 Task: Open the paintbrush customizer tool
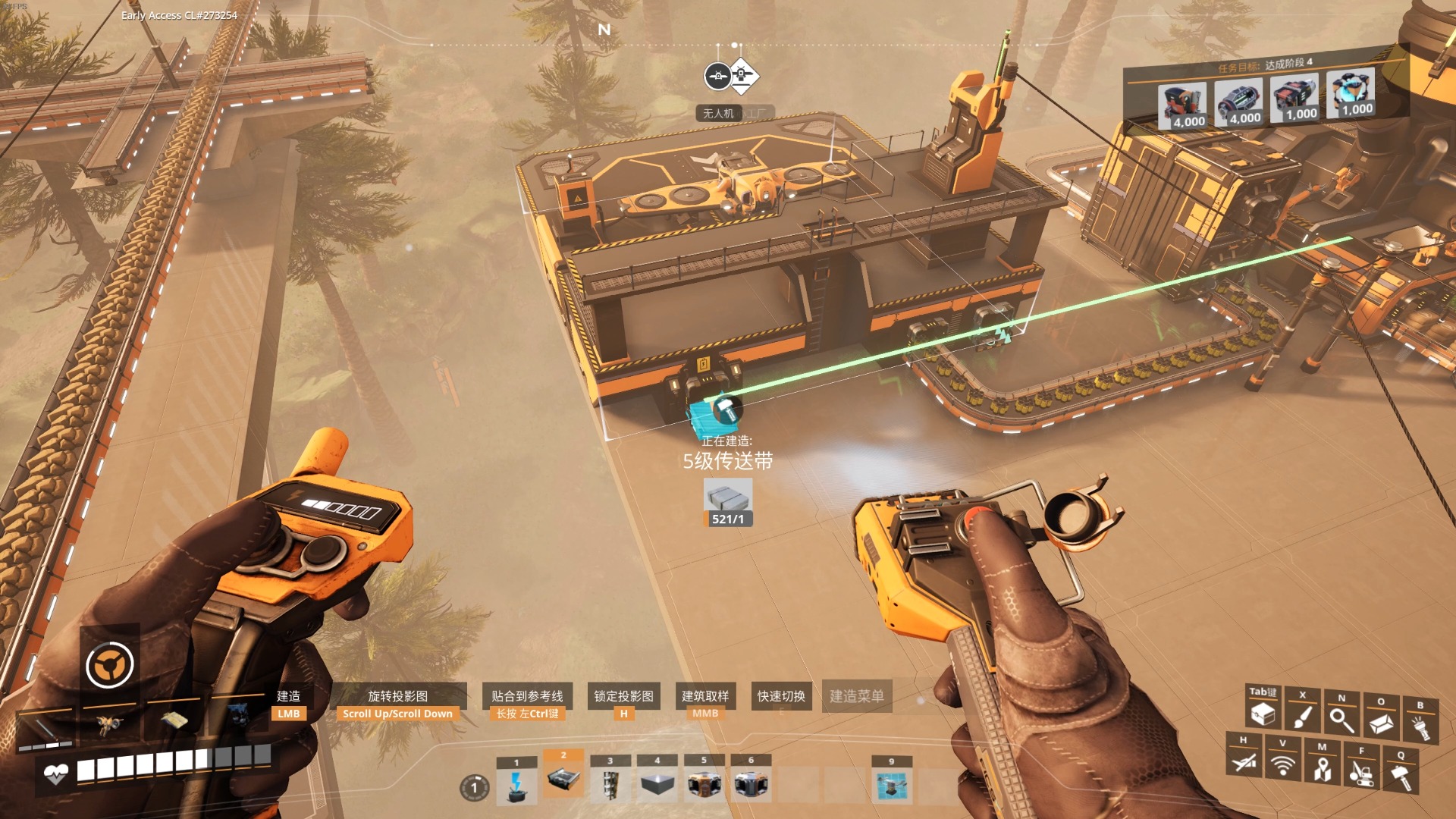pyautogui.click(x=1303, y=717)
